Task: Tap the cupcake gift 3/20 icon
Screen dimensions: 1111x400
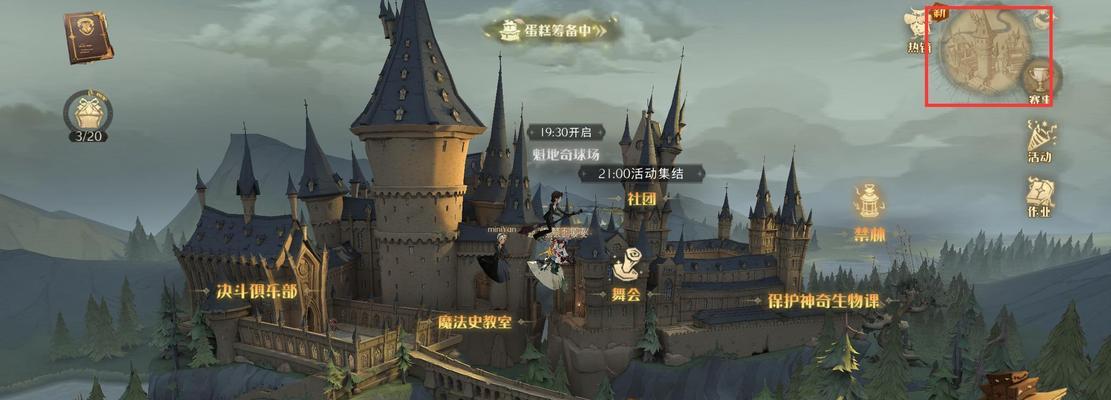Action: [88, 112]
